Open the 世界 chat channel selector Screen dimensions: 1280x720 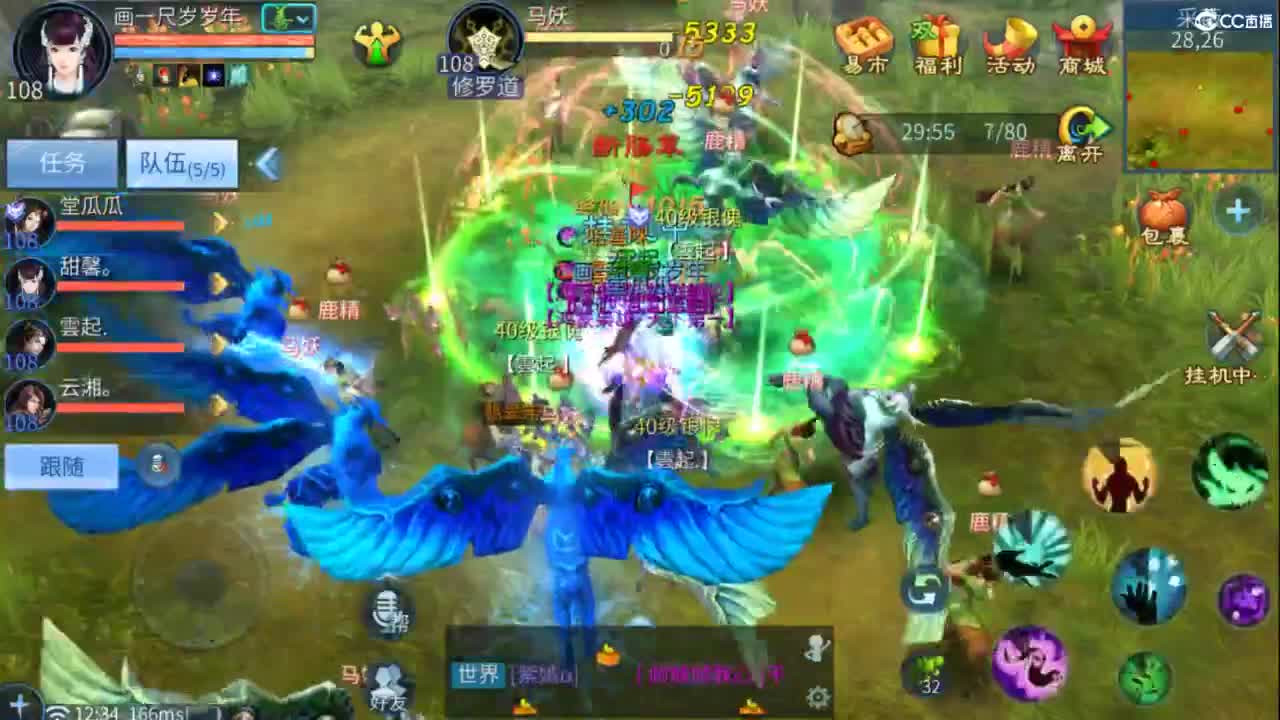478,677
